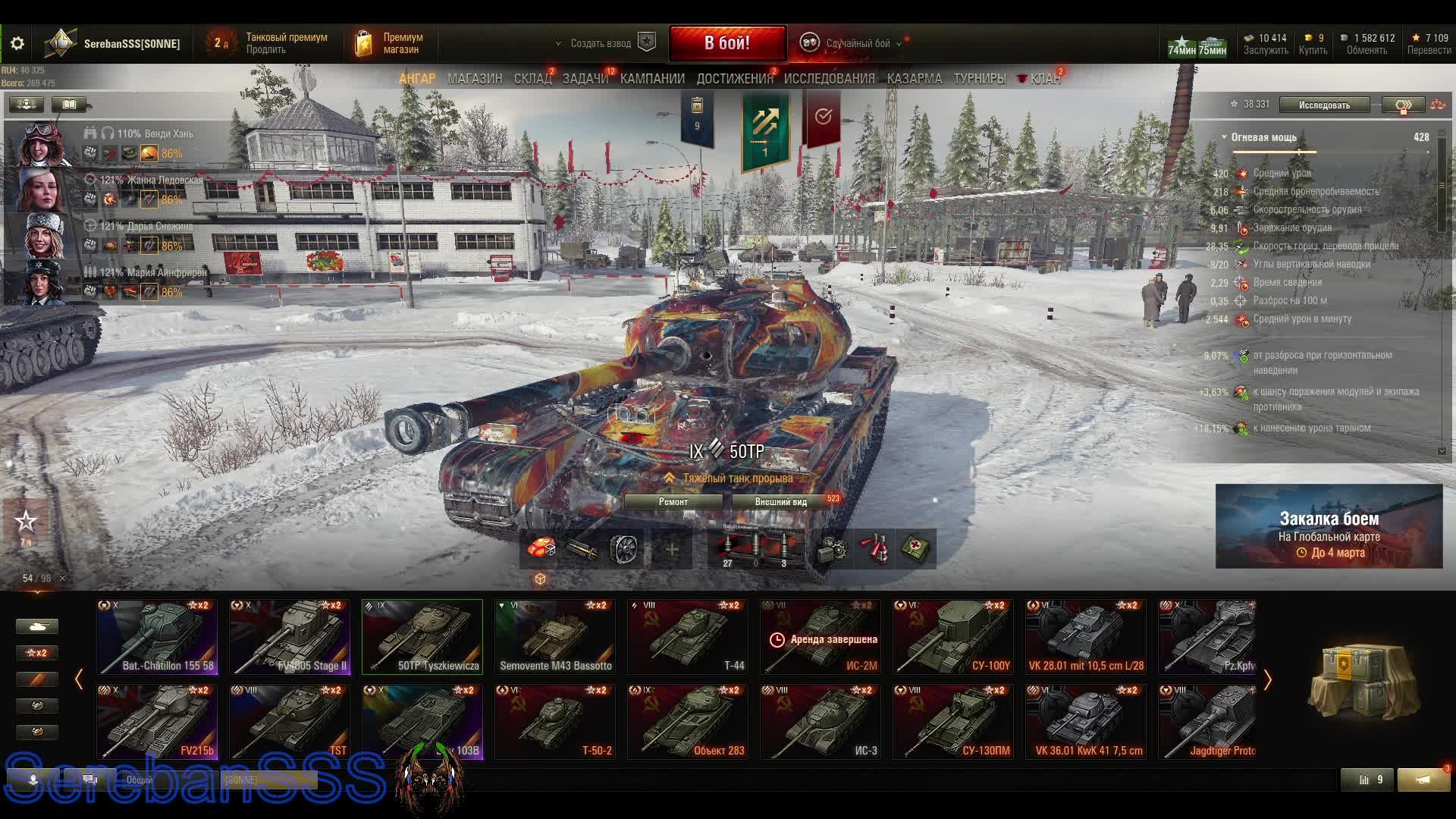Show next tanks with right carousel arrow
This screenshot has height=819, width=1456.
tap(1267, 680)
